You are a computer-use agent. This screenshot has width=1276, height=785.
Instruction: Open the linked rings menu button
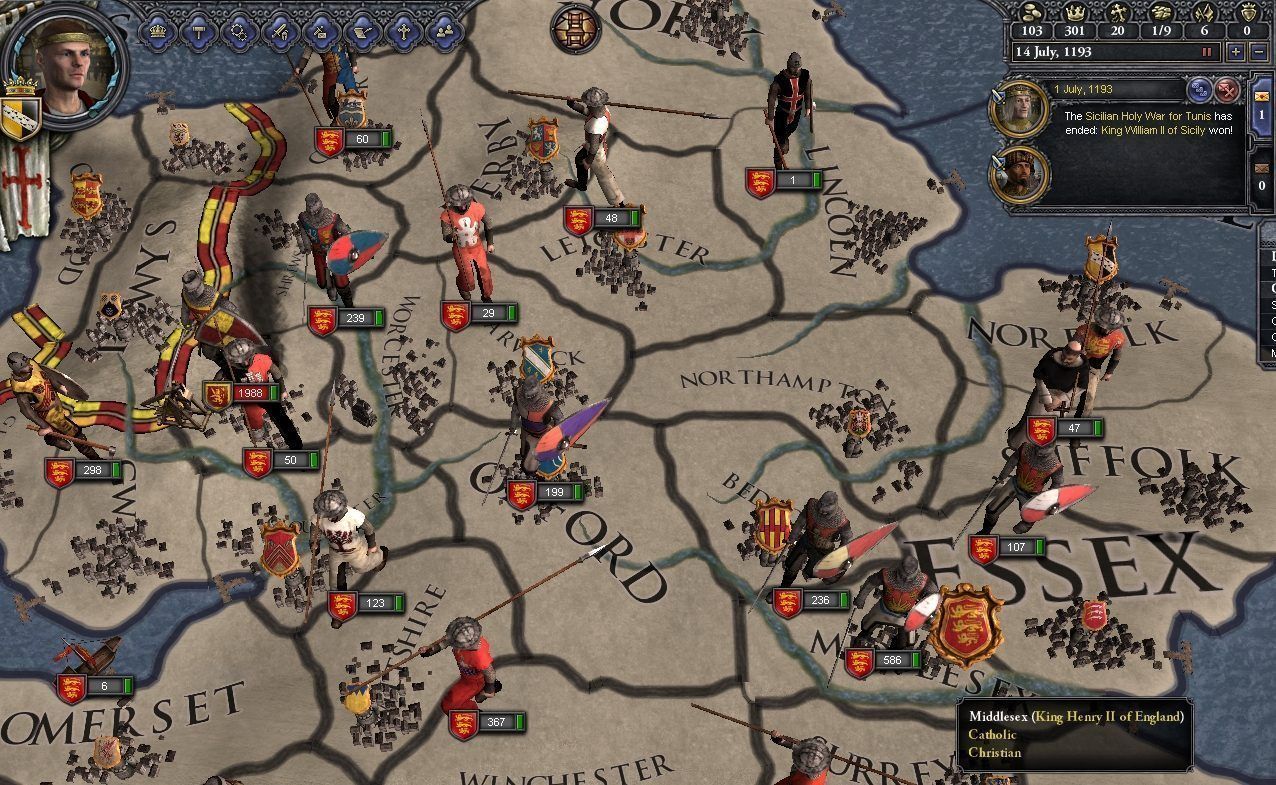(239, 31)
